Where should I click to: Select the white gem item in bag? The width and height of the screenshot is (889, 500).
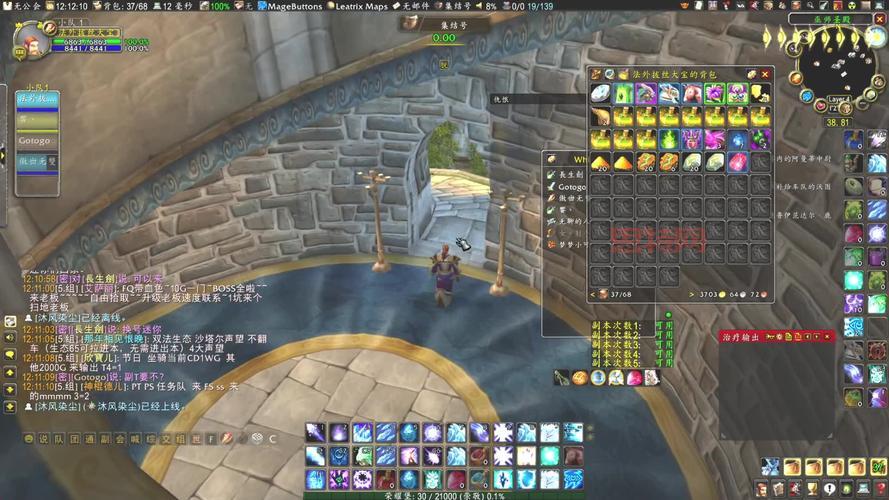point(600,94)
